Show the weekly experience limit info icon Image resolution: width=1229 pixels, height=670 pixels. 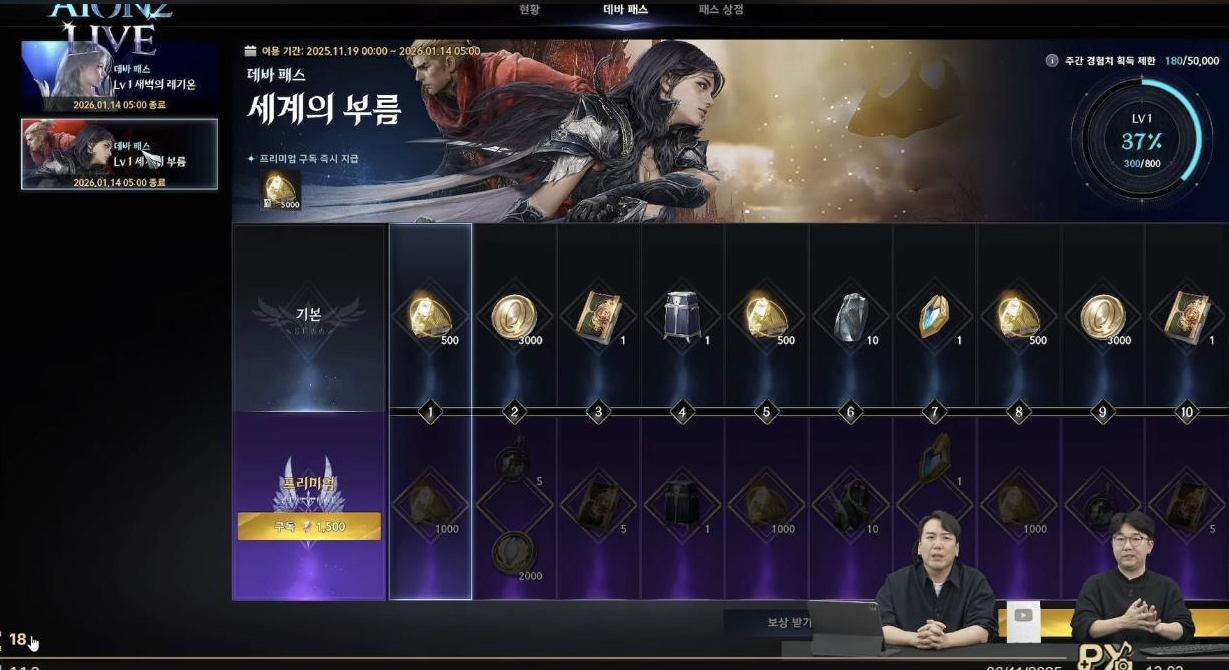(x=1052, y=61)
